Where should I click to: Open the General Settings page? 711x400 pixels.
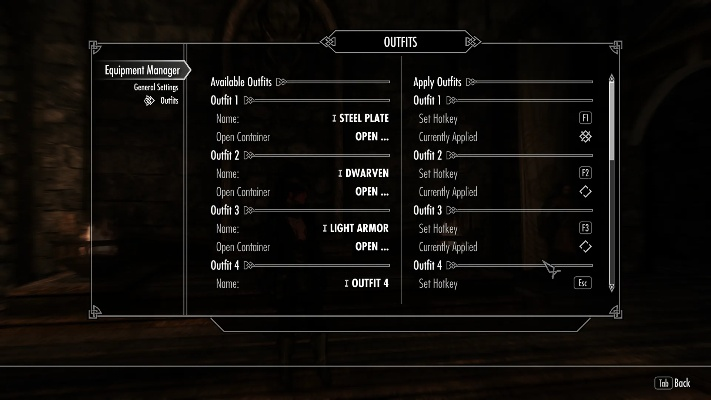coord(156,87)
